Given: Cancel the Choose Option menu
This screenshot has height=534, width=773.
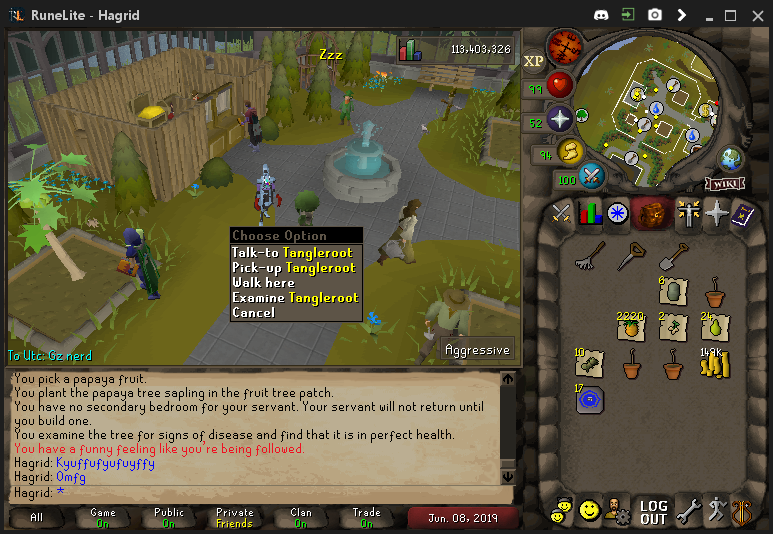Looking at the screenshot, I should (x=253, y=313).
